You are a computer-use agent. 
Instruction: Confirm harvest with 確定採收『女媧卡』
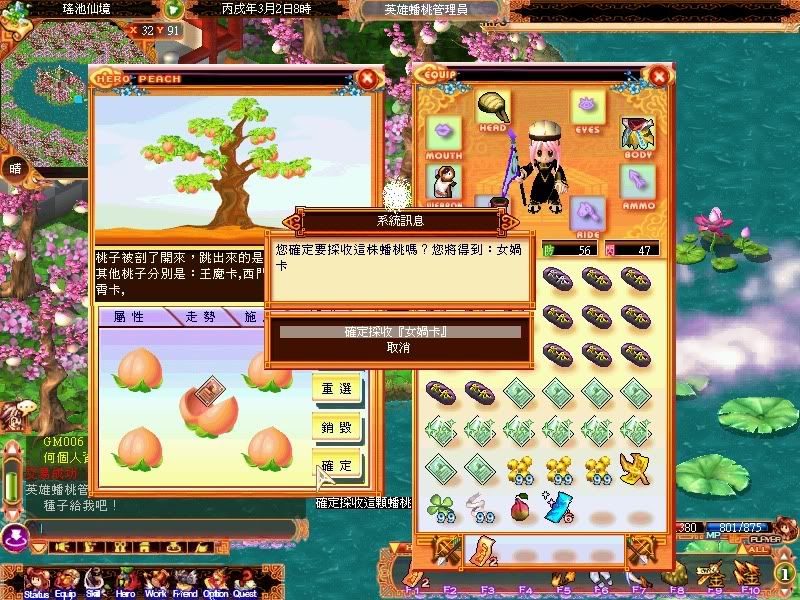[x=399, y=331]
